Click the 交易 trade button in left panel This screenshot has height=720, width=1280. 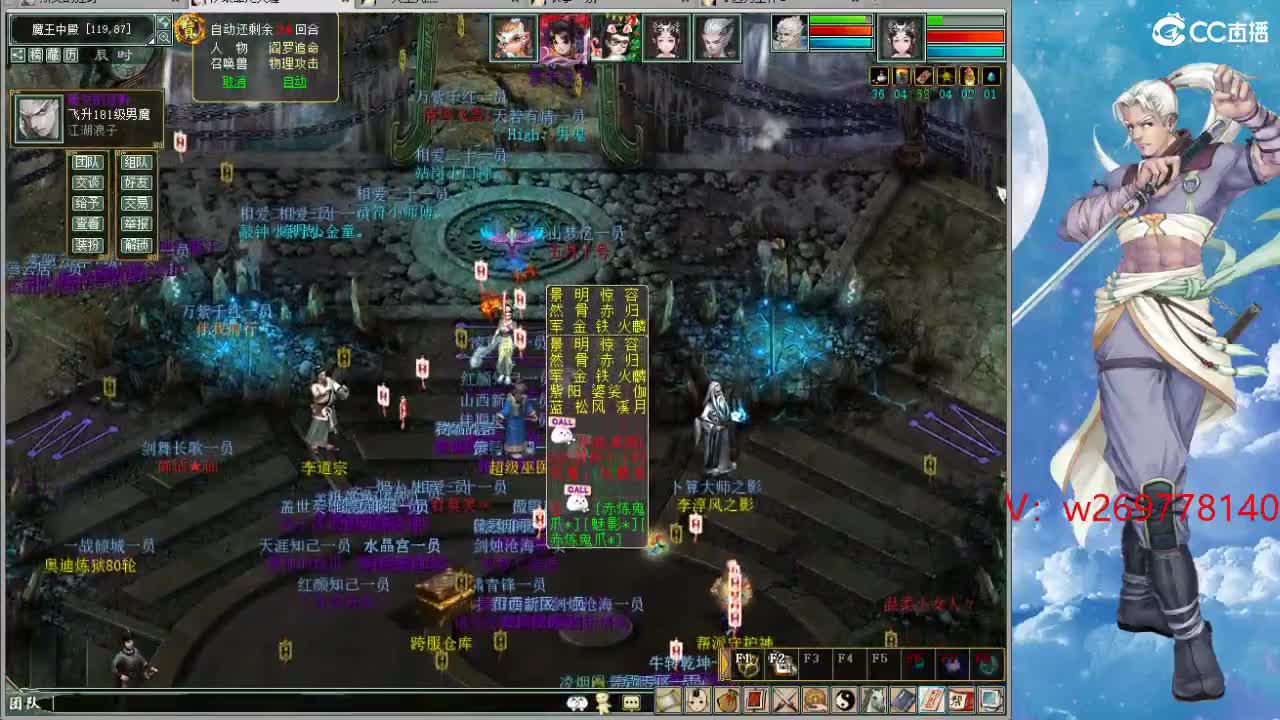pyautogui.click(x=137, y=203)
